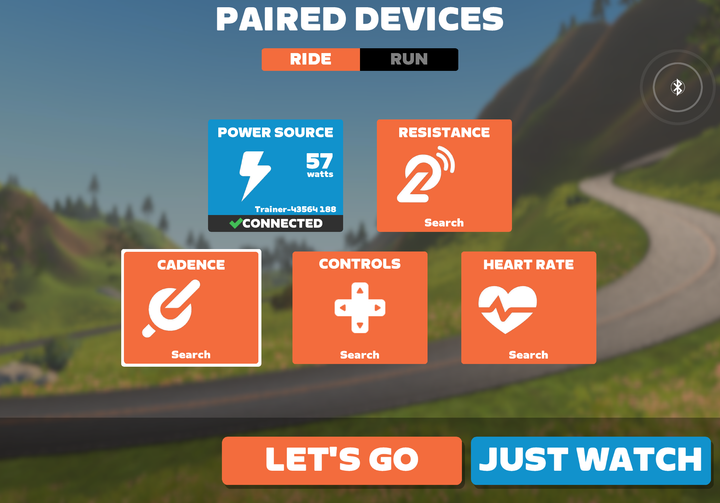Screen dimensions: 720x503
Task: Search for a Controls device
Action: point(360,308)
